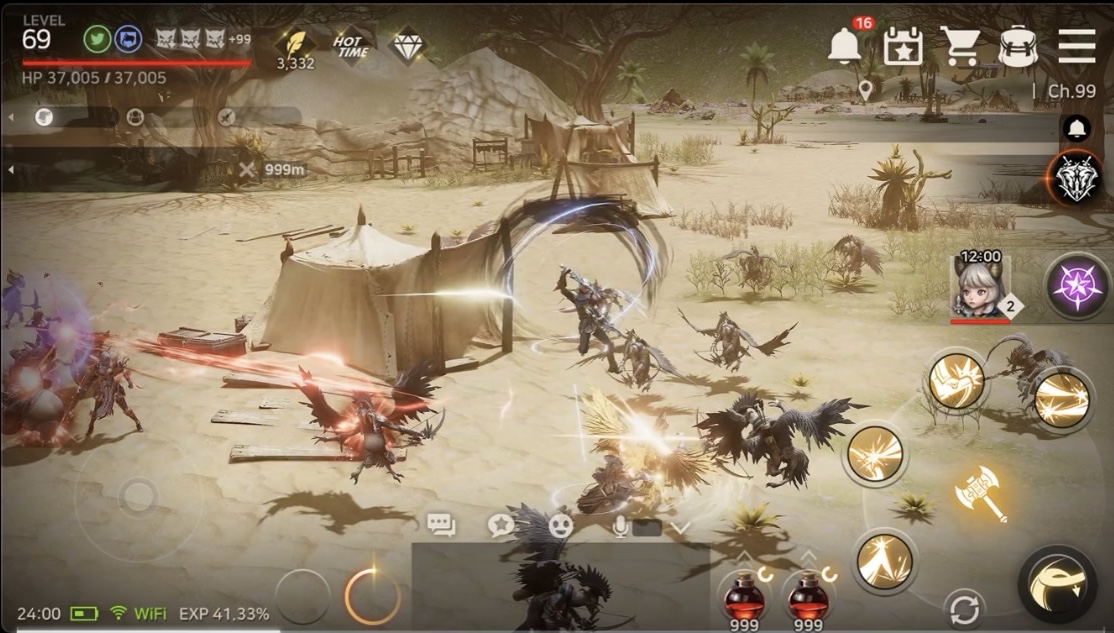
Task: Select the horned companion portrait
Action: [x=980, y=287]
